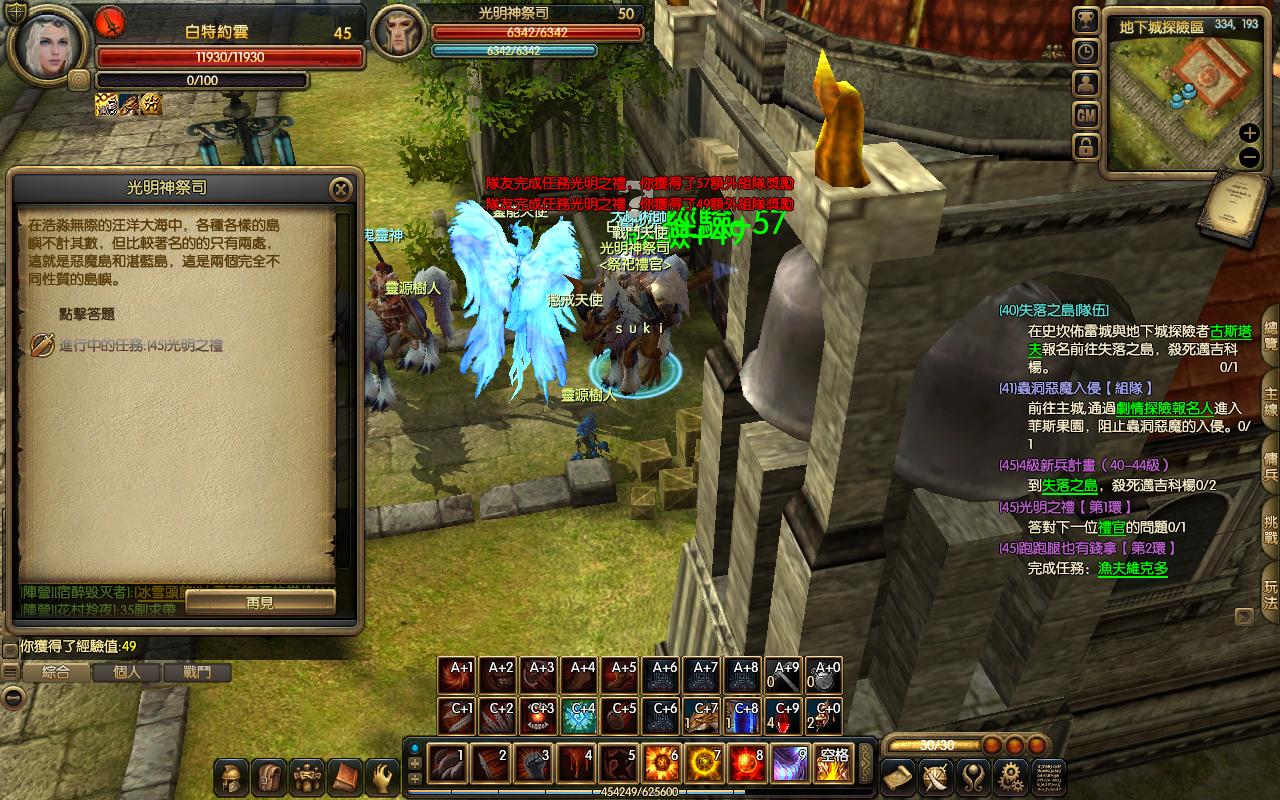Select the 綜合 chat tab
Screen dimensions: 1280x800
[56, 672]
